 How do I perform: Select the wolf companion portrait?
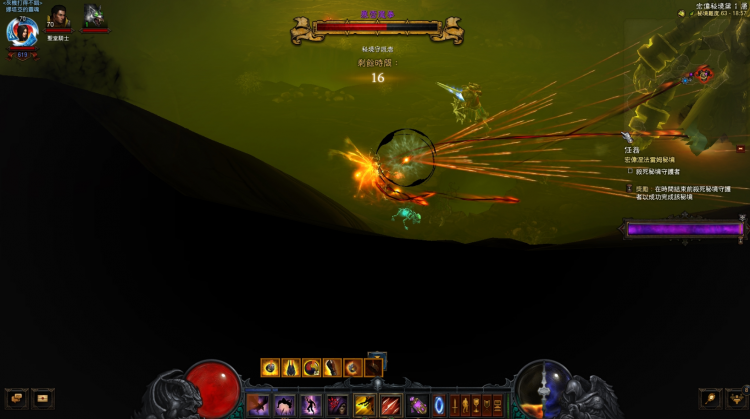[95, 16]
